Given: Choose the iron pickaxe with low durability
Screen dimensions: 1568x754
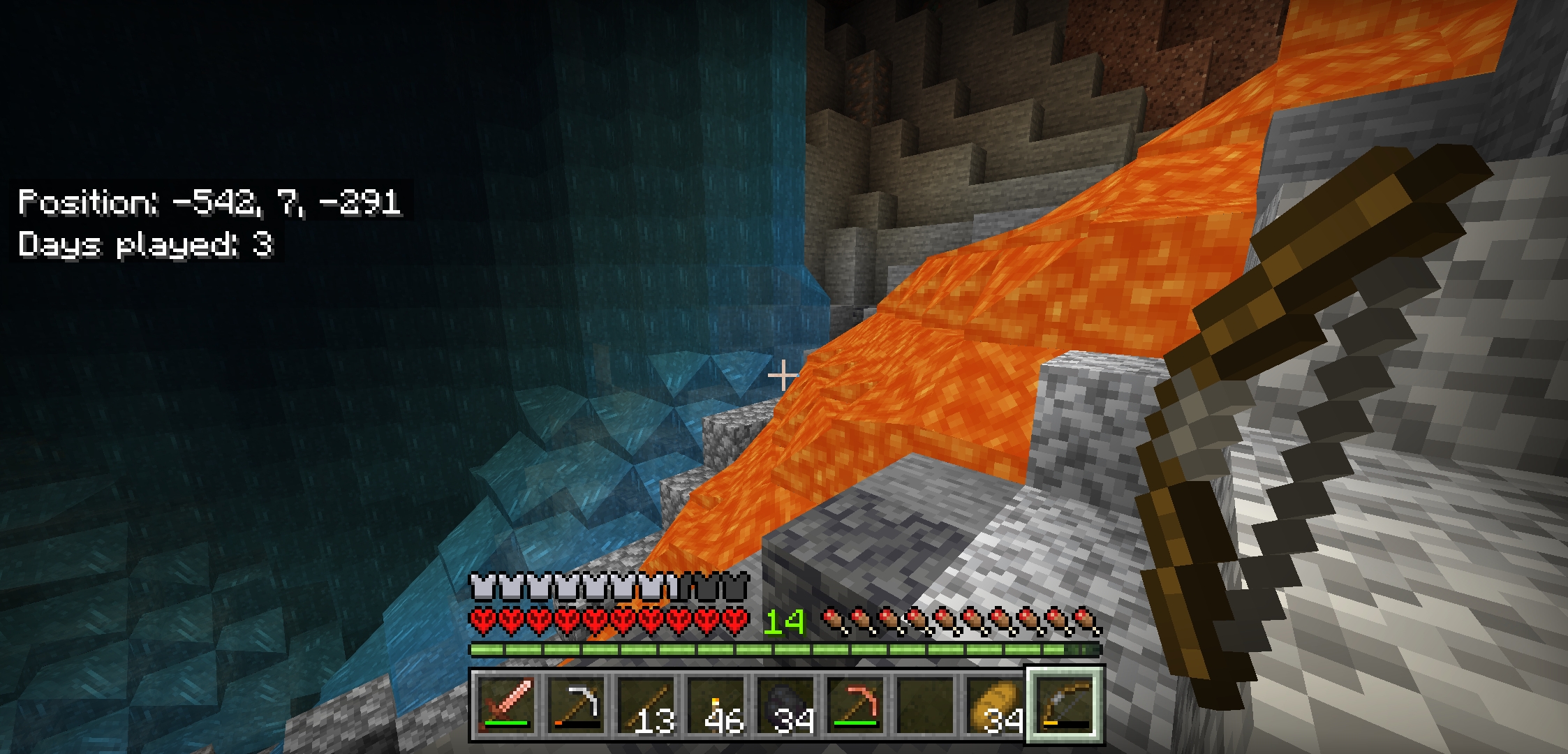Looking at the screenshot, I should 576,705.
